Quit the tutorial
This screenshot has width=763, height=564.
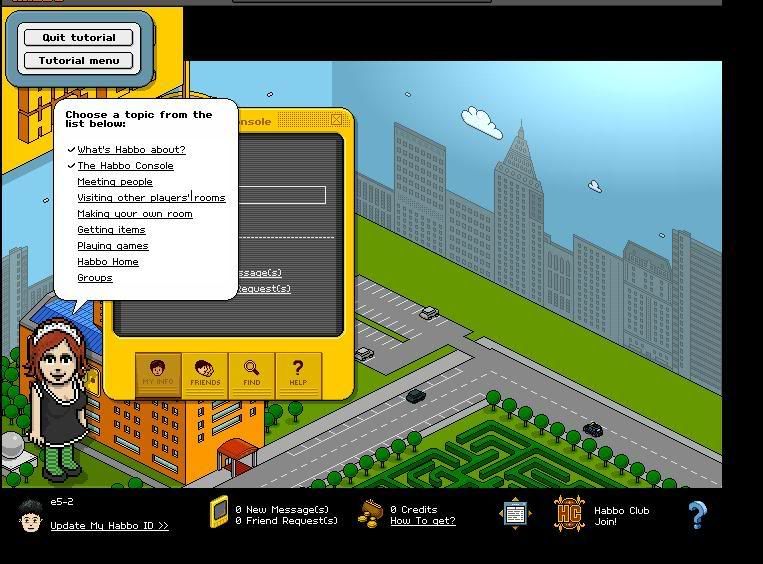pyautogui.click(x=78, y=38)
